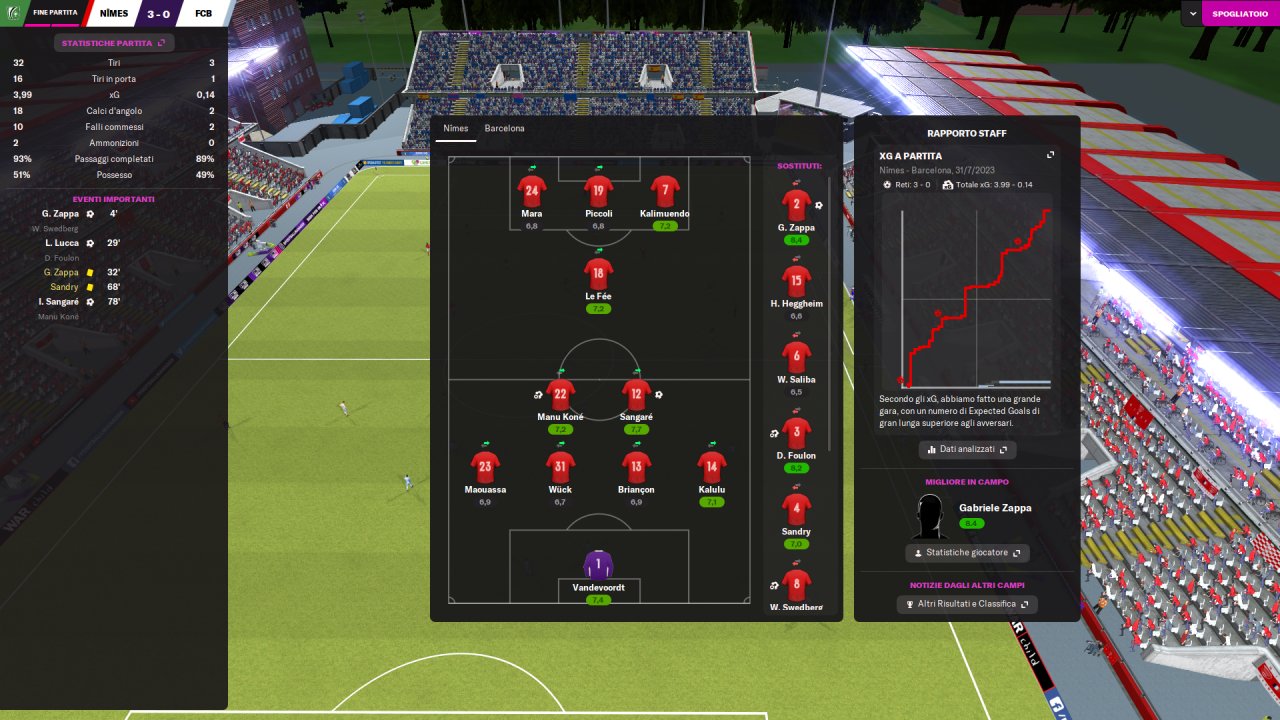The width and height of the screenshot is (1280, 720).
Task: Open Statistiche Partita panel
Action: (114, 43)
